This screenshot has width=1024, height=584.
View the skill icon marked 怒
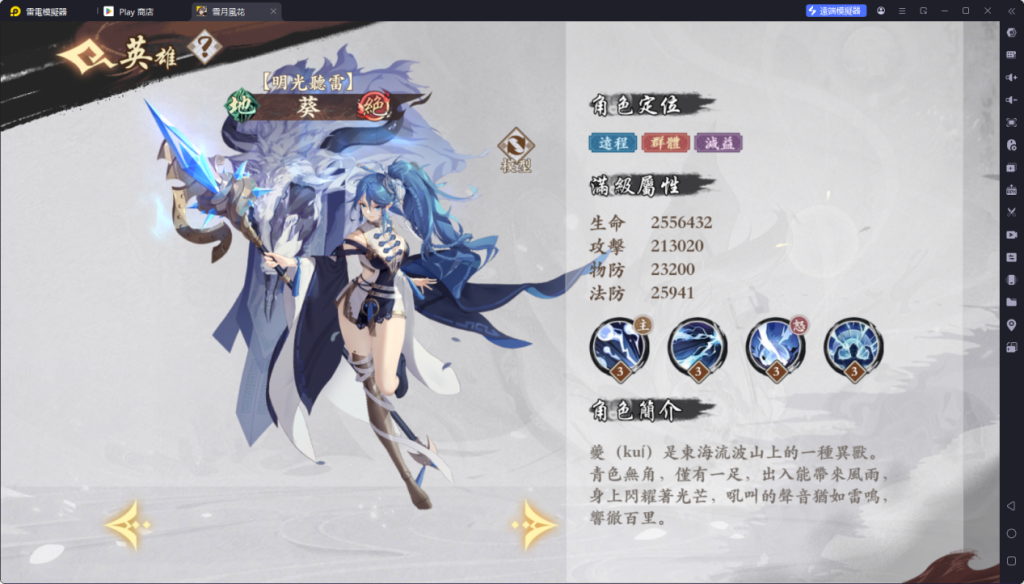[775, 347]
